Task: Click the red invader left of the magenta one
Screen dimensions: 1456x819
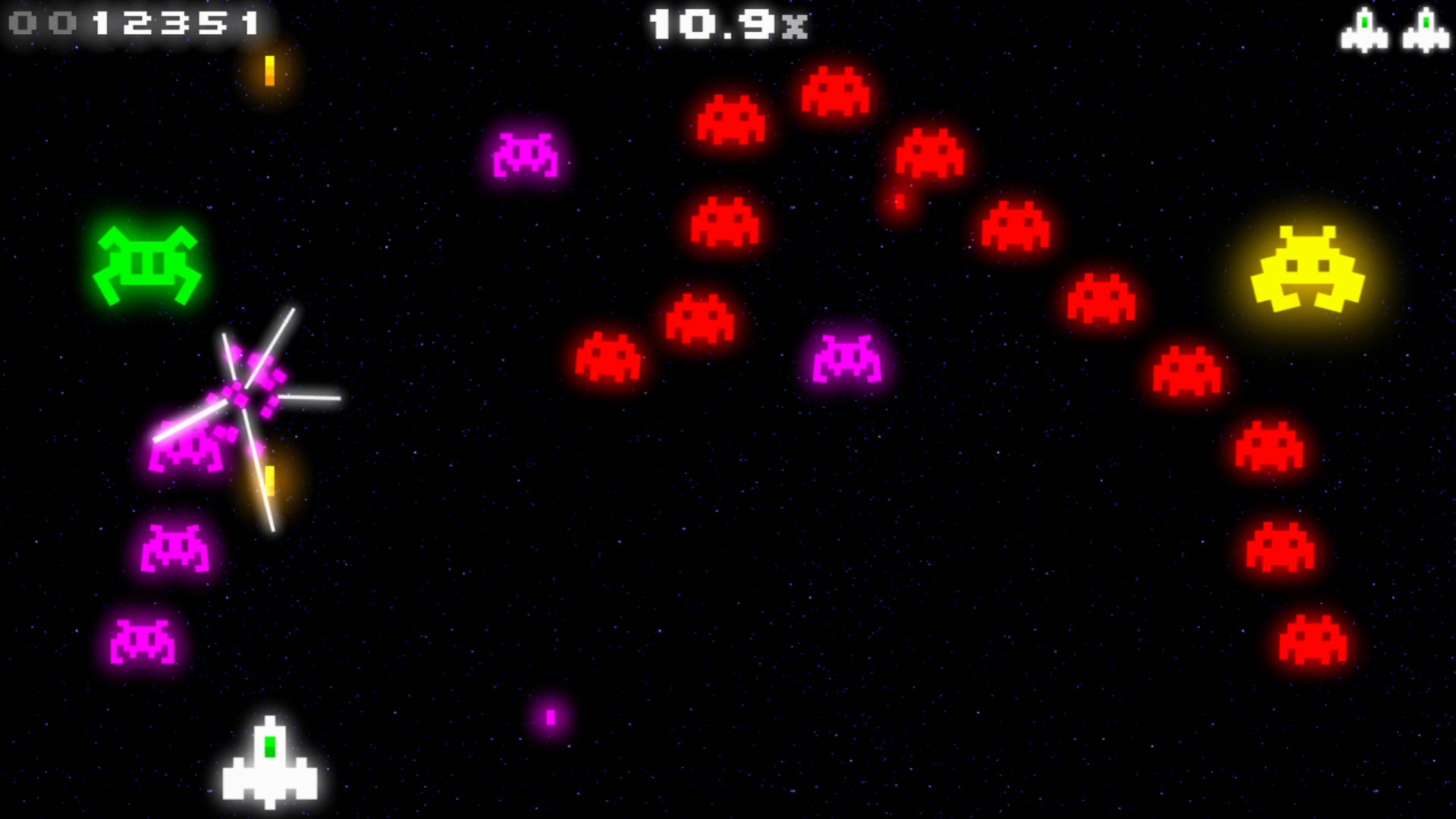Action: coord(607,356)
